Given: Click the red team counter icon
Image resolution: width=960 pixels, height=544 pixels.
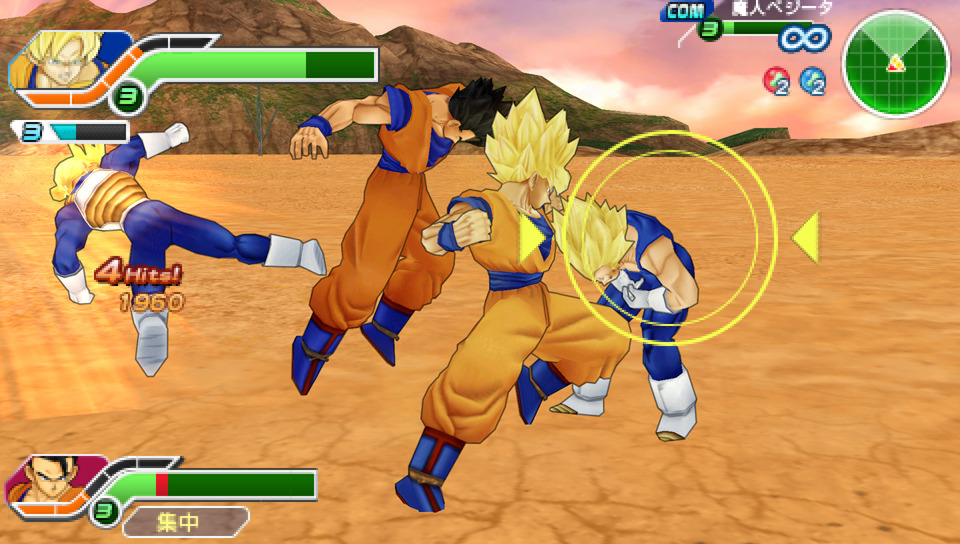Looking at the screenshot, I should pyautogui.click(x=776, y=81).
